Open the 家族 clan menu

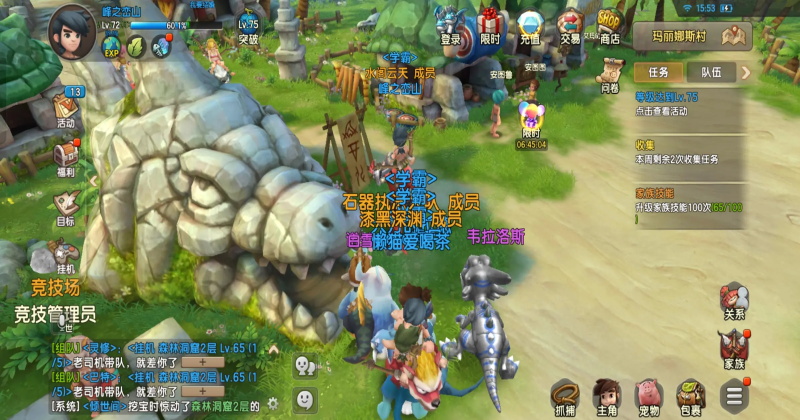(734, 348)
